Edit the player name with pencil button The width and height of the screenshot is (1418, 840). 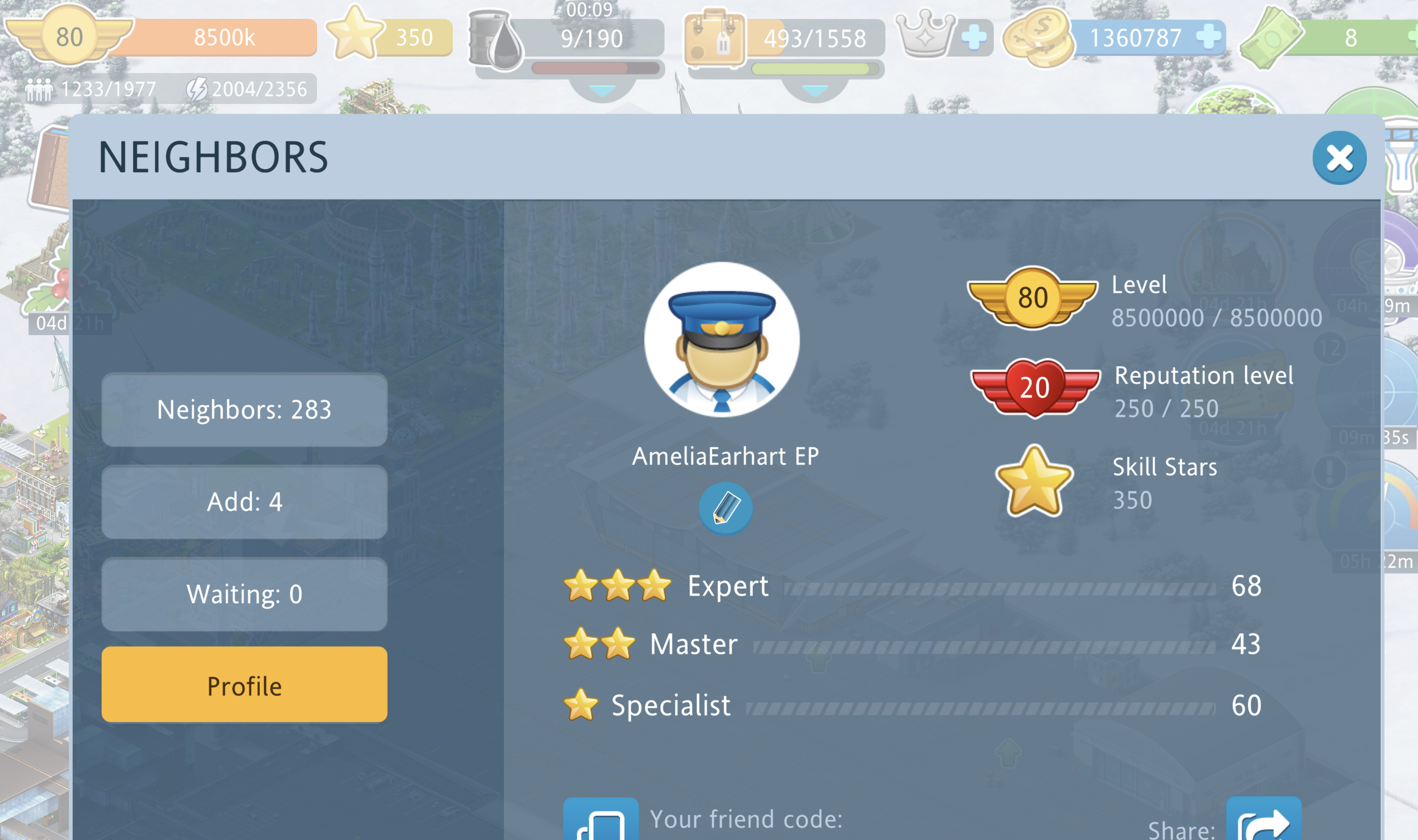(725, 509)
